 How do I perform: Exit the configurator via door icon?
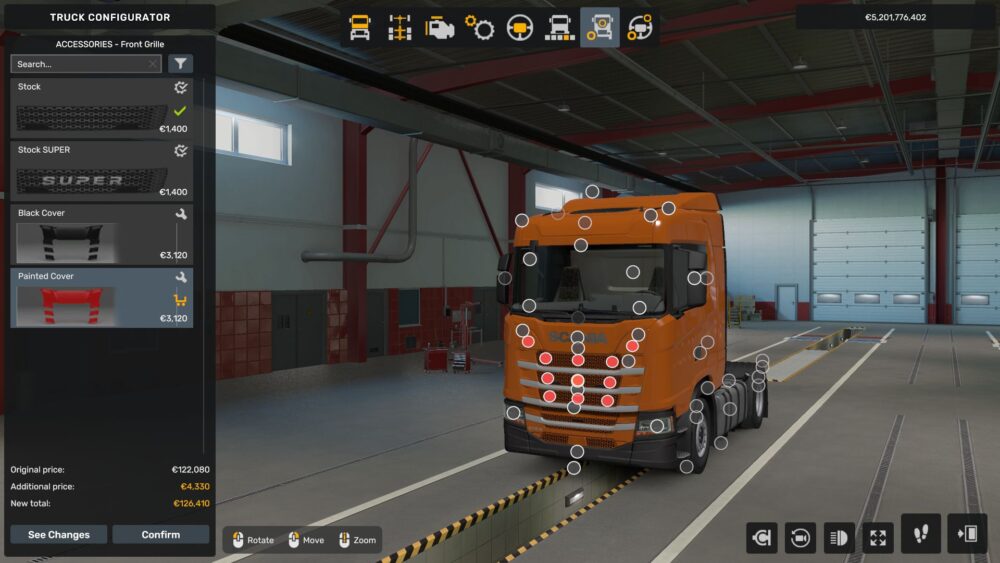[967, 535]
